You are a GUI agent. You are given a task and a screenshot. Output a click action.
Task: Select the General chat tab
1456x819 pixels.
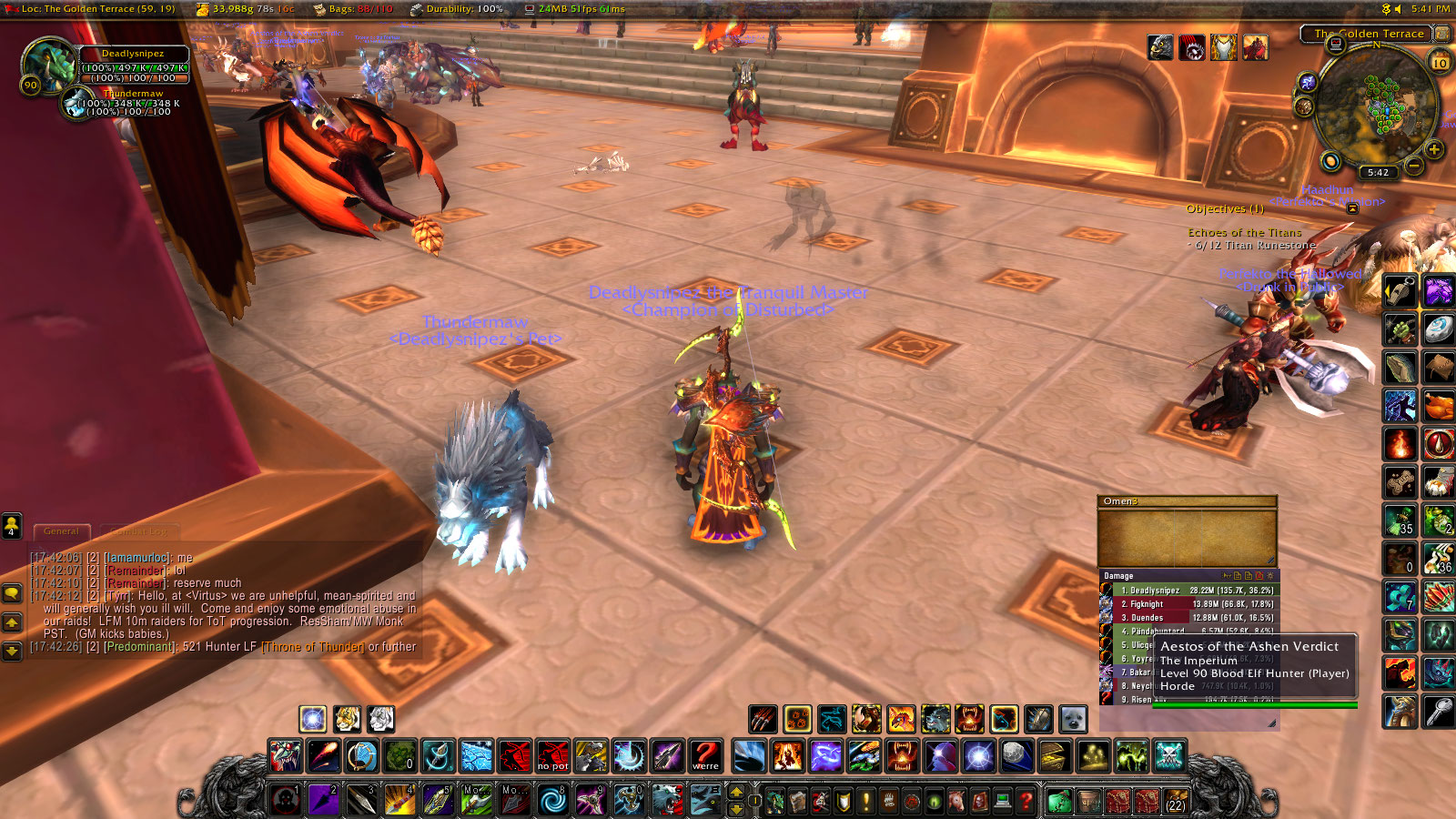point(62,531)
